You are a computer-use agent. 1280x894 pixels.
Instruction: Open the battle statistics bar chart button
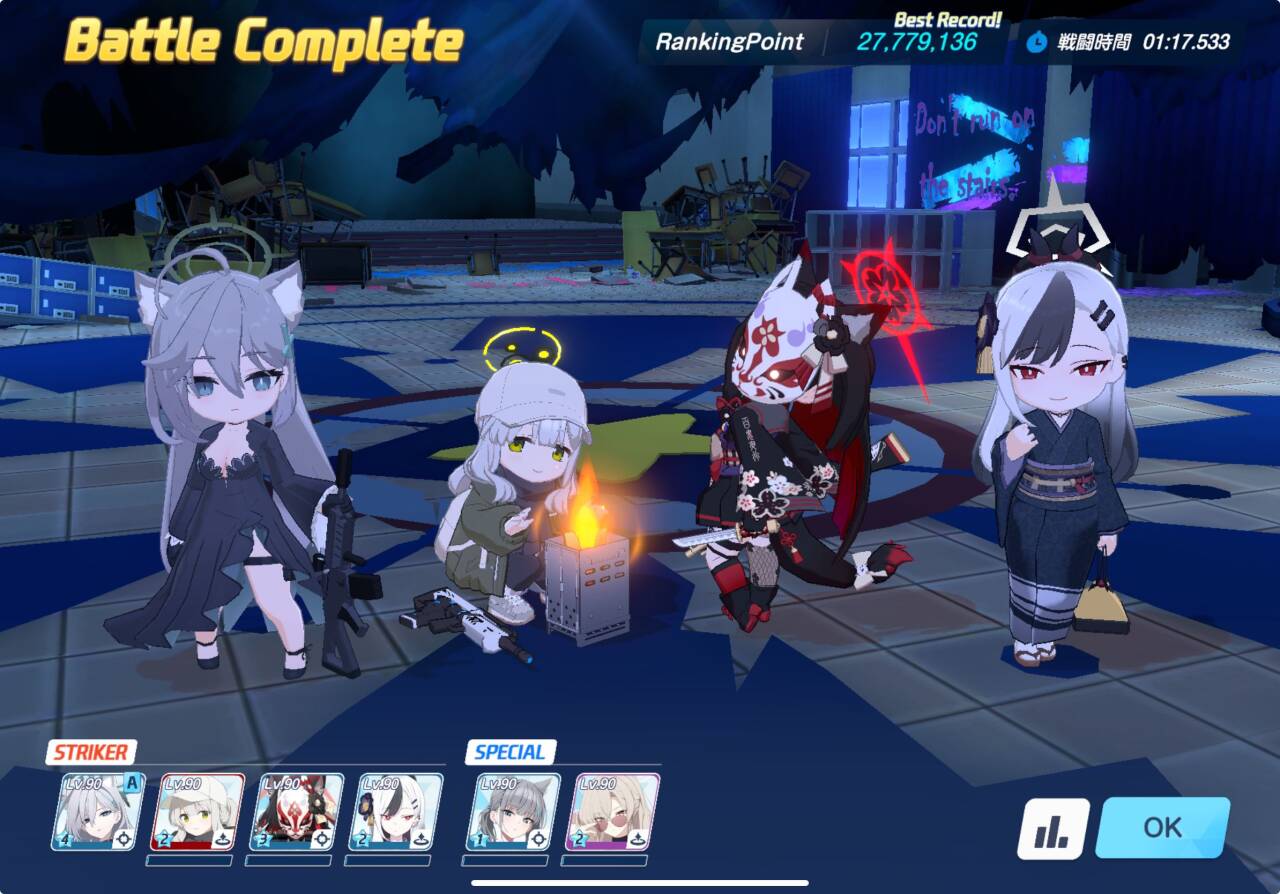(1053, 828)
